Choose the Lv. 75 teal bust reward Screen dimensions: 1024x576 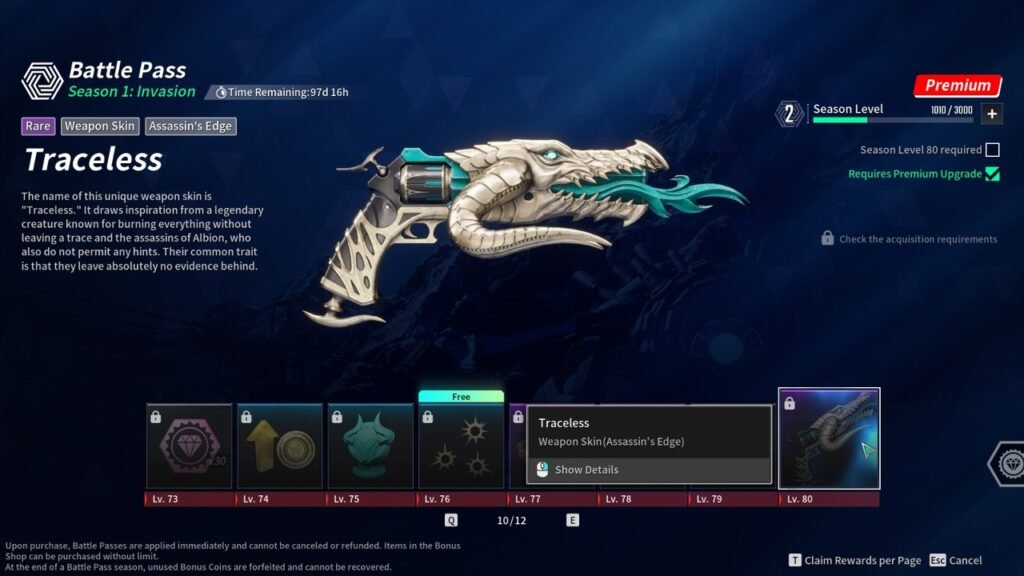tap(370, 446)
